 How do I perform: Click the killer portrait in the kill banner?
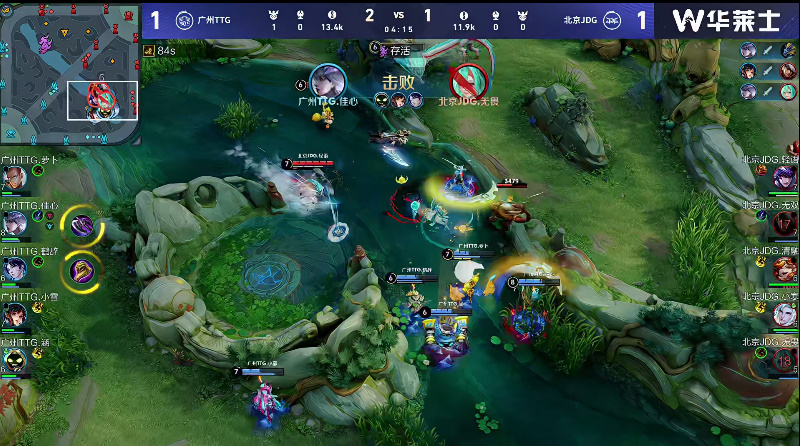[326, 79]
